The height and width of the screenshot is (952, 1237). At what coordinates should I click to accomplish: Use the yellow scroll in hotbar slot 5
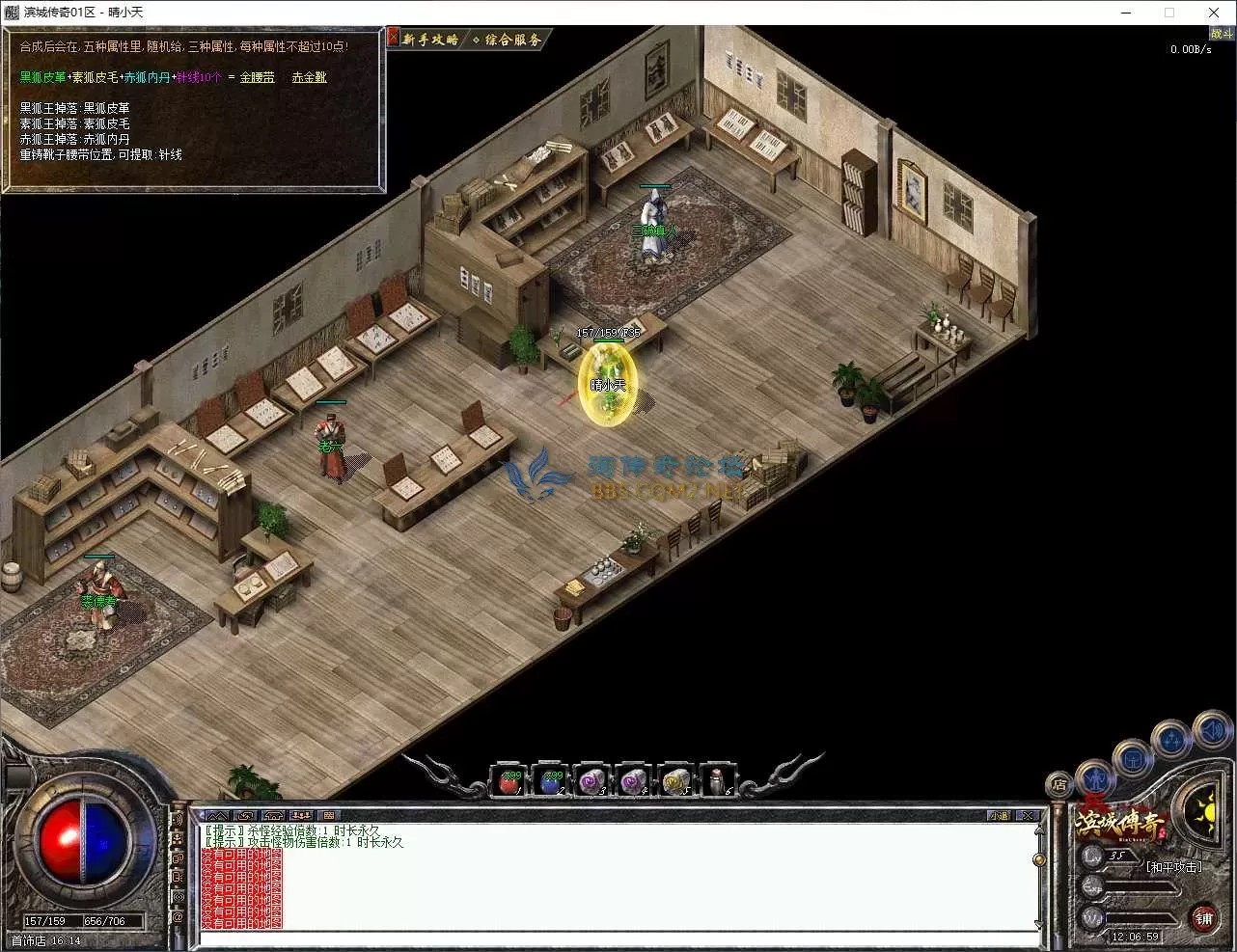[x=674, y=781]
